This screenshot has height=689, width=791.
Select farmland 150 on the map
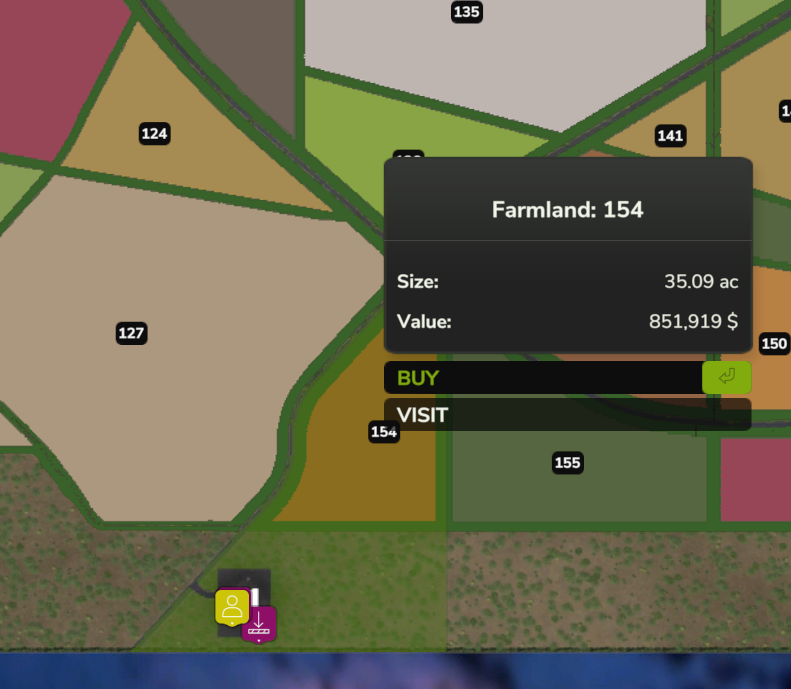click(x=774, y=344)
